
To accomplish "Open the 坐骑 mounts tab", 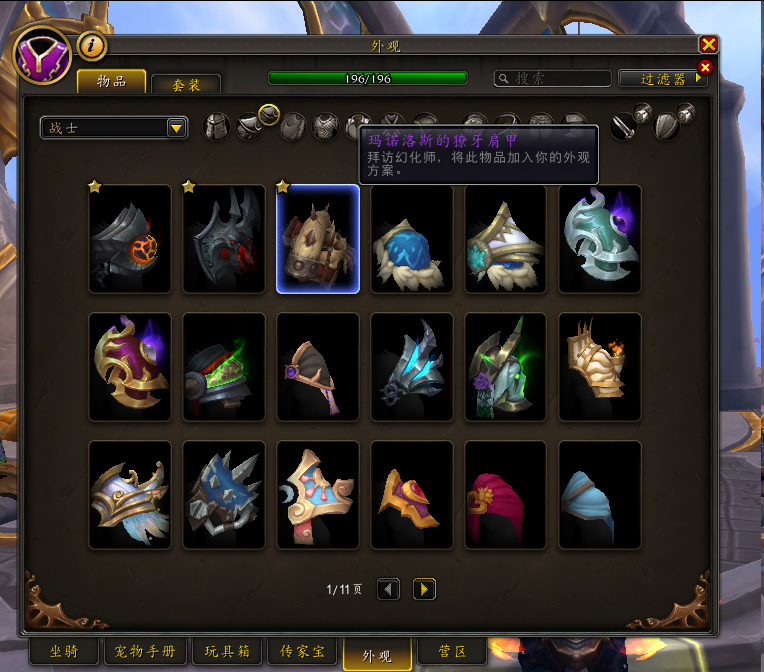I will [x=63, y=652].
